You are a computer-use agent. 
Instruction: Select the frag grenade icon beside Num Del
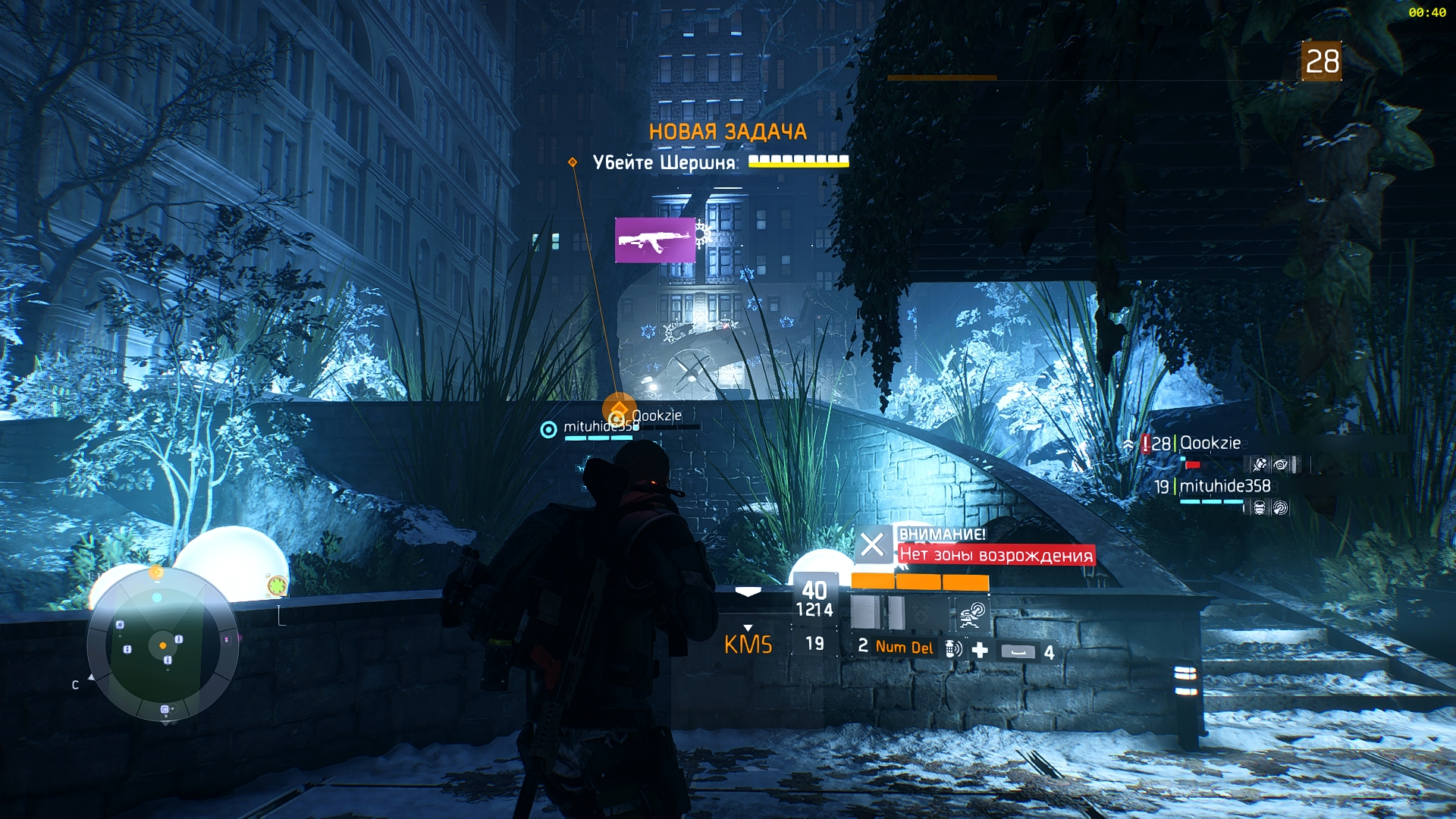coord(952,650)
